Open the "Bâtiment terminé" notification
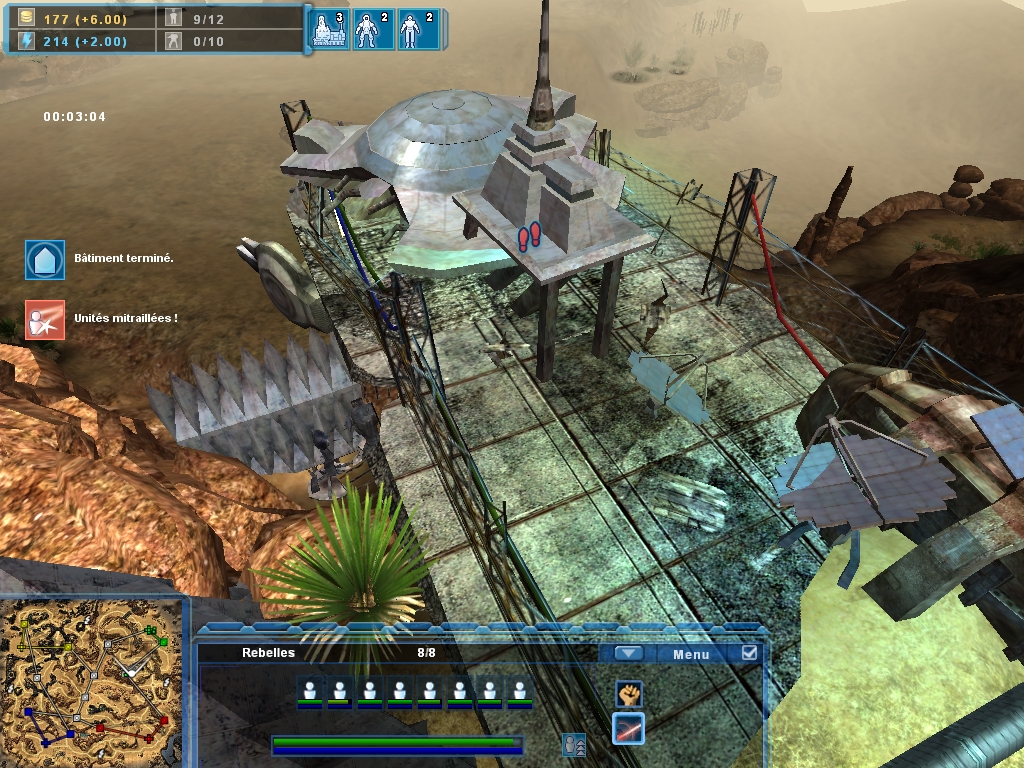Viewport: 1024px width, 768px height. (45, 259)
